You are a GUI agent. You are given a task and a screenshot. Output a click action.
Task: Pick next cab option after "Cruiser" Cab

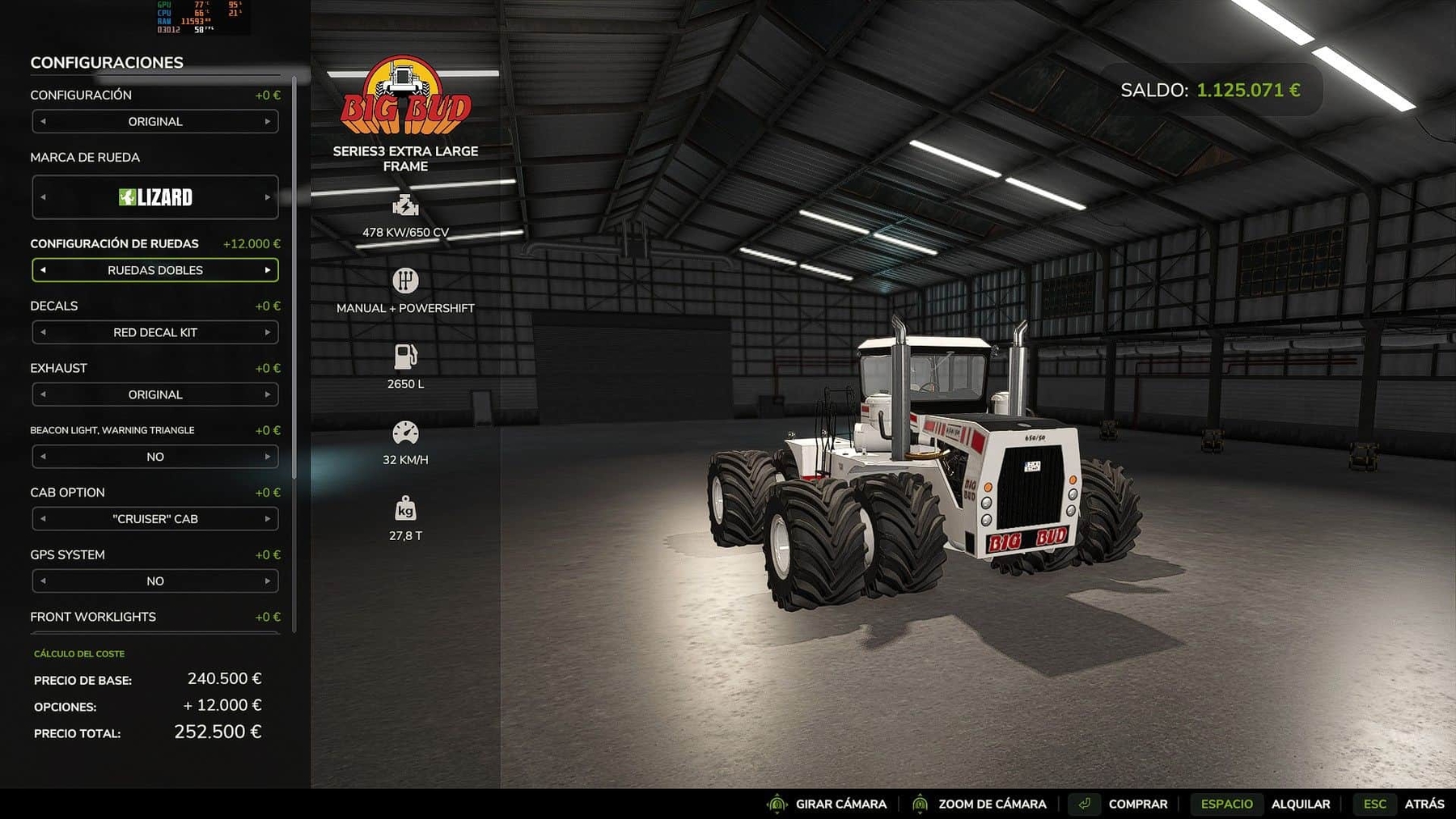click(267, 519)
